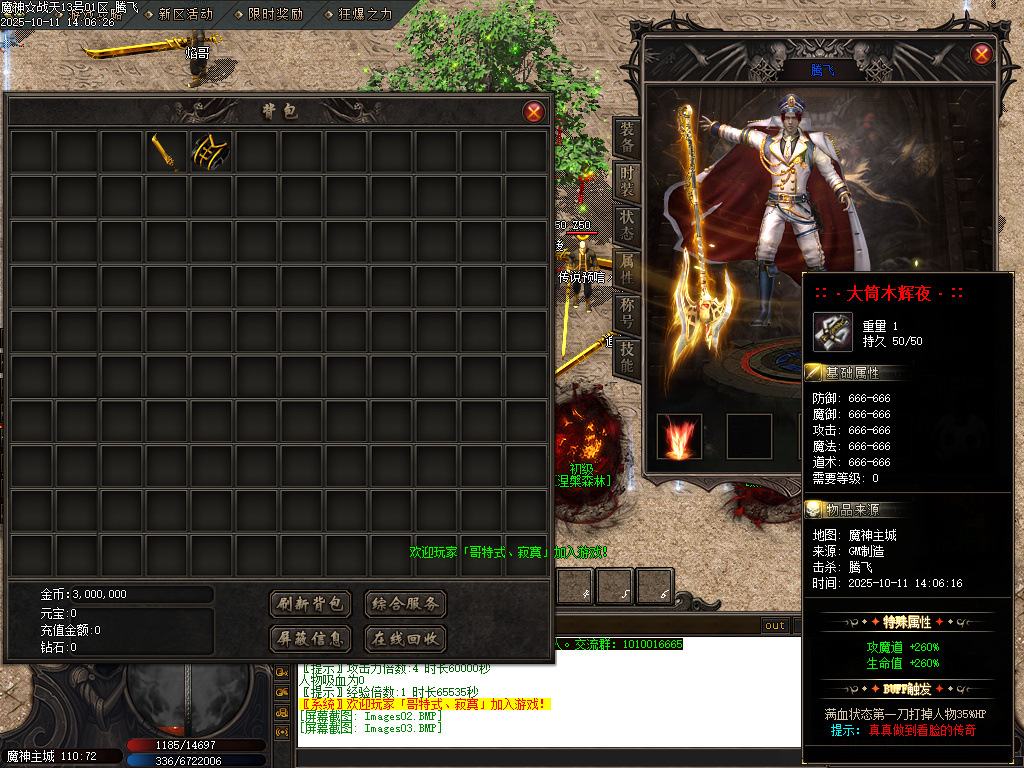Viewport: 1024px width, 768px height.
Task: Click the 刷新背包 refresh backpack button
Action: [311, 604]
